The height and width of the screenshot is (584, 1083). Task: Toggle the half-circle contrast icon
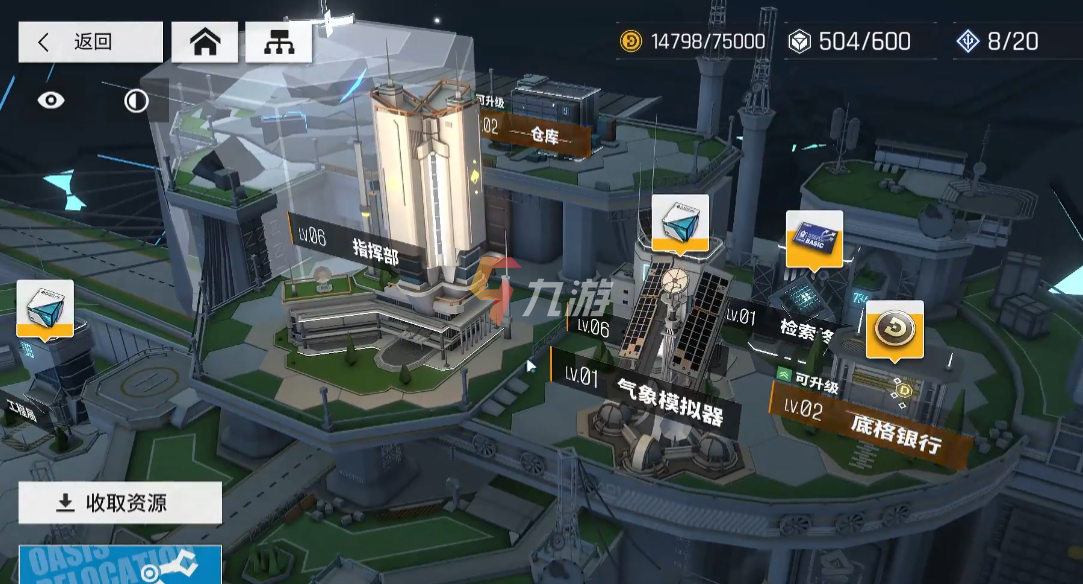136,100
